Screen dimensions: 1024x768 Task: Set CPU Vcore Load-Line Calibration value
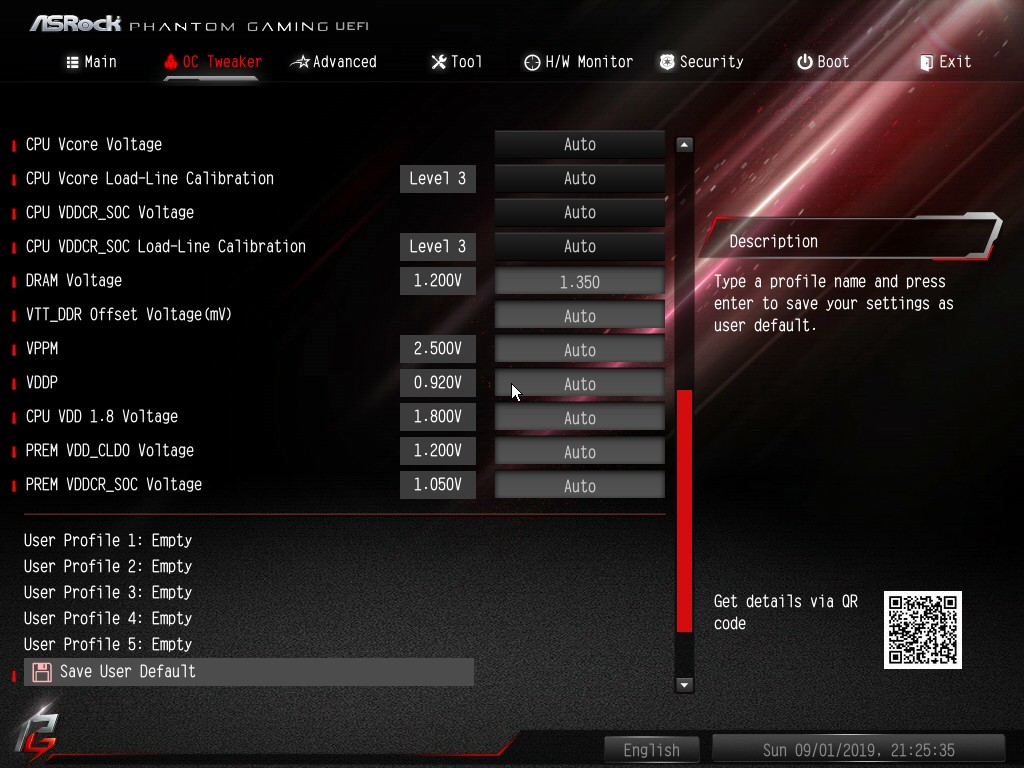coord(579,179)
